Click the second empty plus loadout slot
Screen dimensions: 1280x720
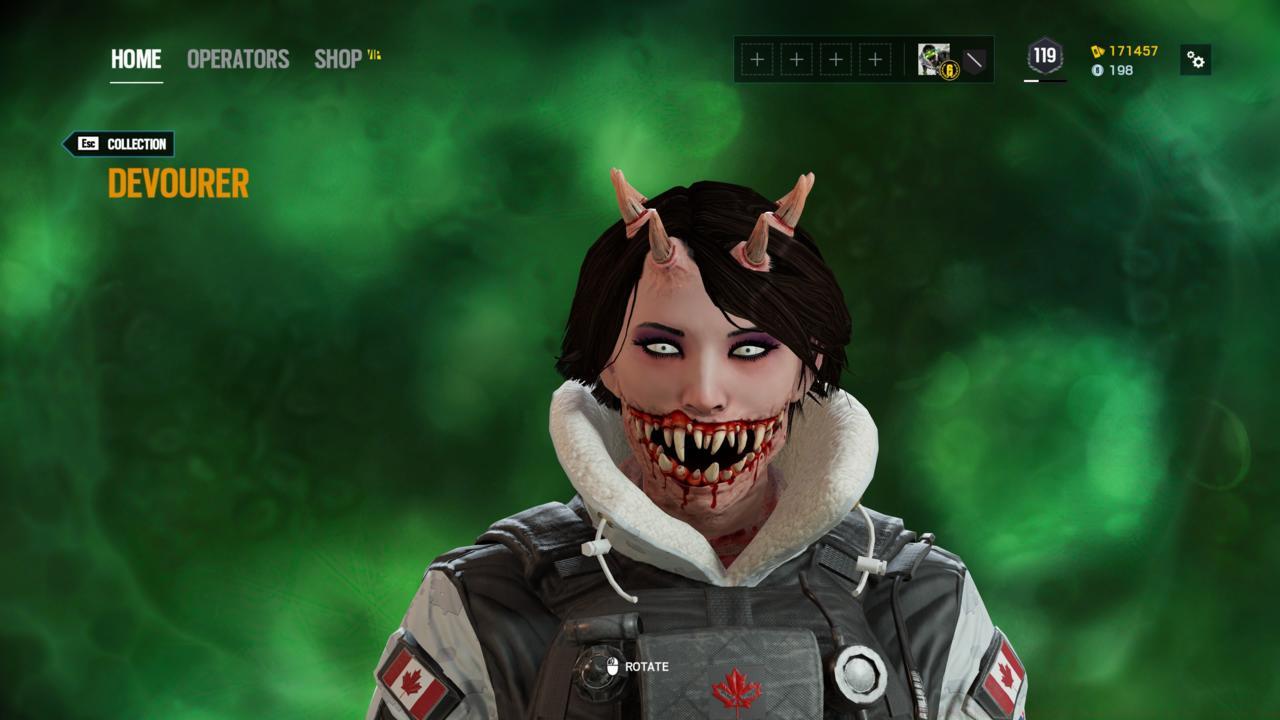pos(796,58)
